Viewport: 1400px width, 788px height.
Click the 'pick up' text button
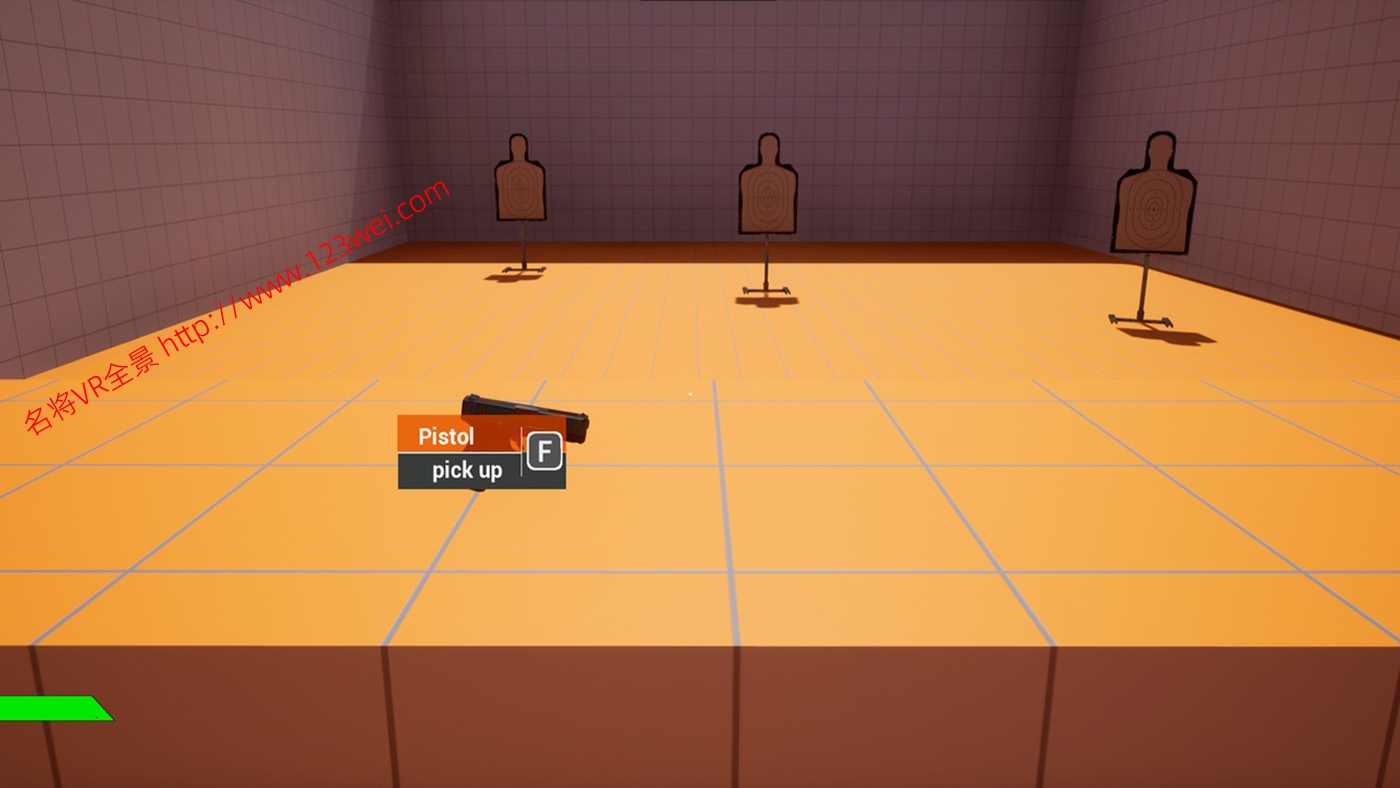click(x=468, y=470)
